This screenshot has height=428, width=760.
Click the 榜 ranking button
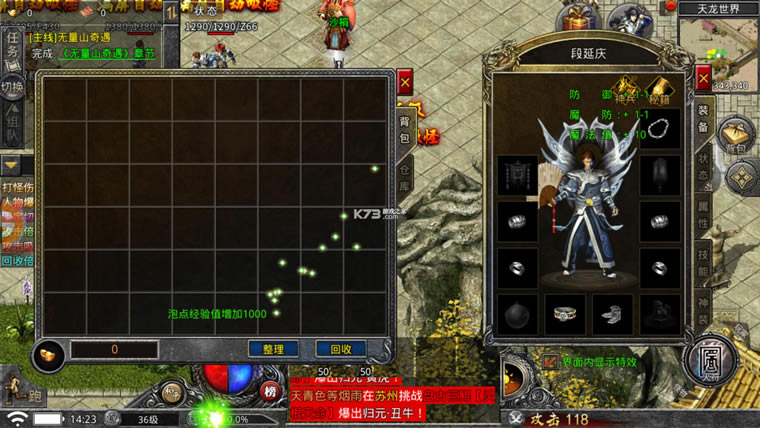click(270, 391)
